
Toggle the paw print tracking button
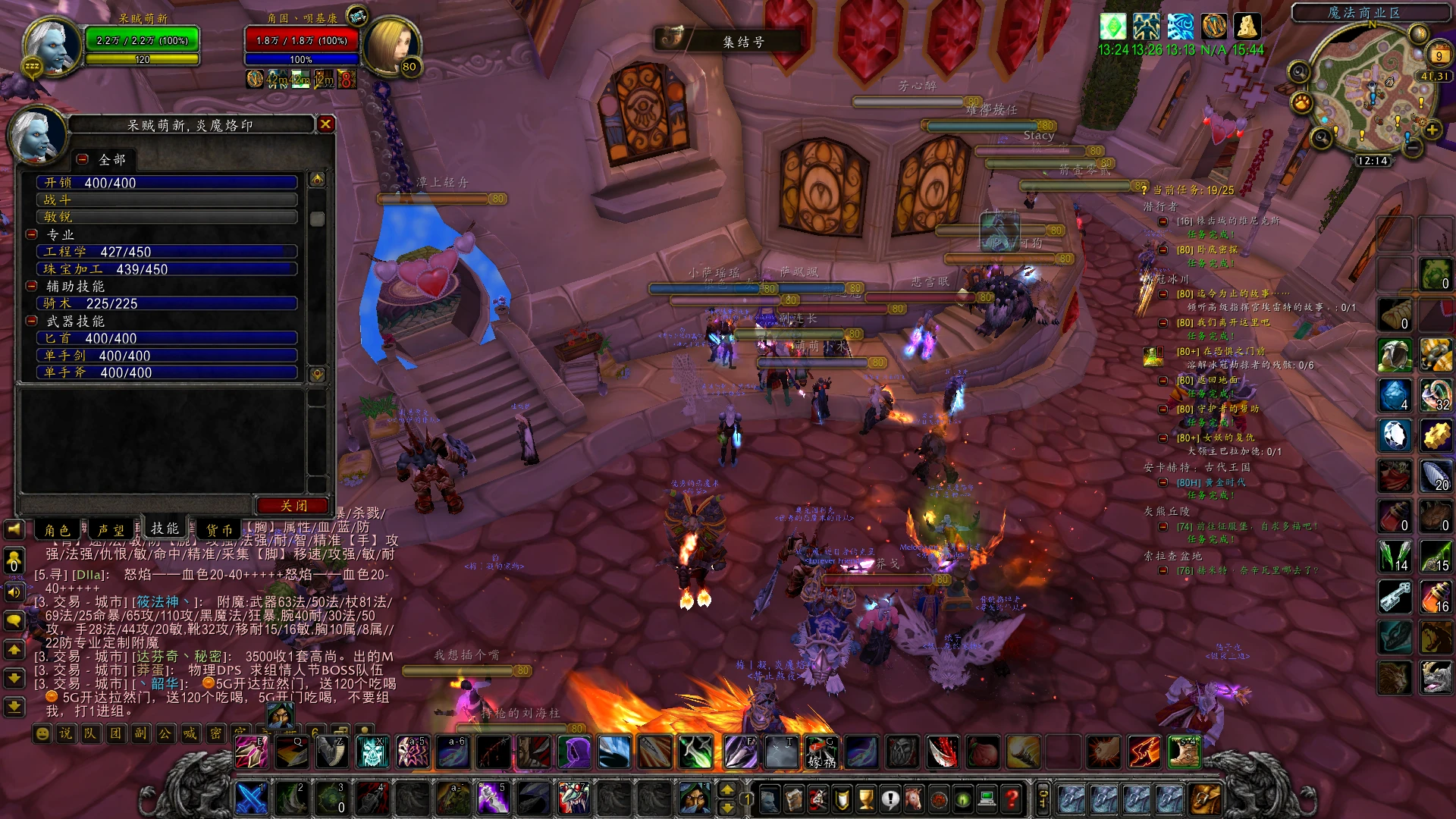point(1301,101)
